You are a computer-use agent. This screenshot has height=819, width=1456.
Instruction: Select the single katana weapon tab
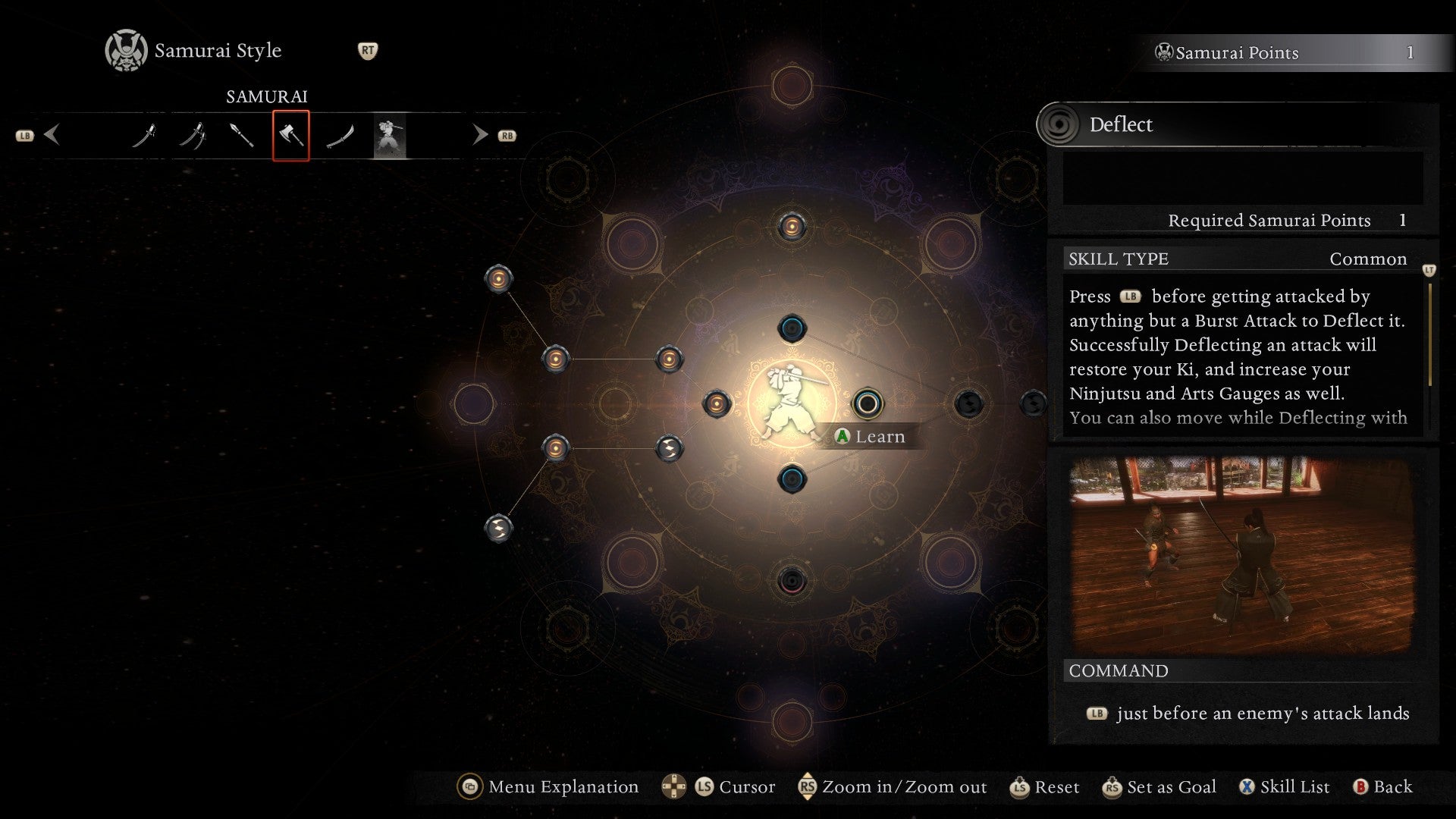(144, 136)
